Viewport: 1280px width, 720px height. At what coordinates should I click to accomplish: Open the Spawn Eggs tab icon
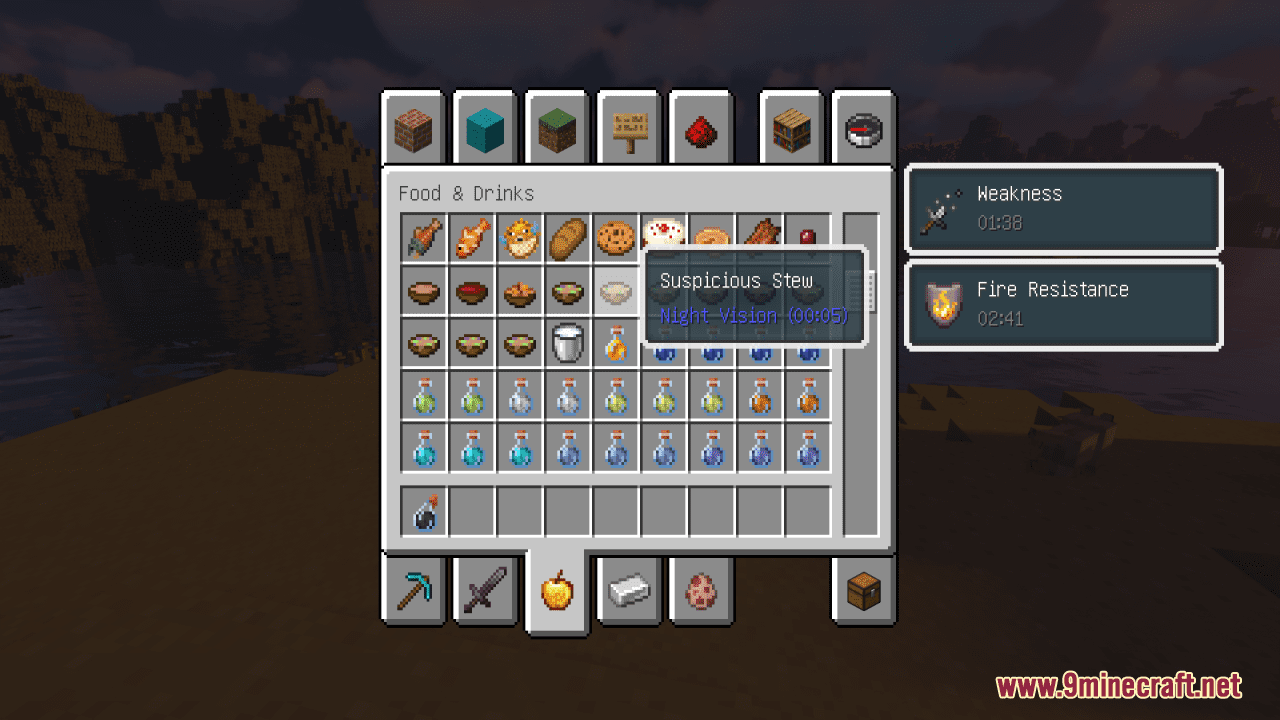pyautogui.click(x=700, y=590)
